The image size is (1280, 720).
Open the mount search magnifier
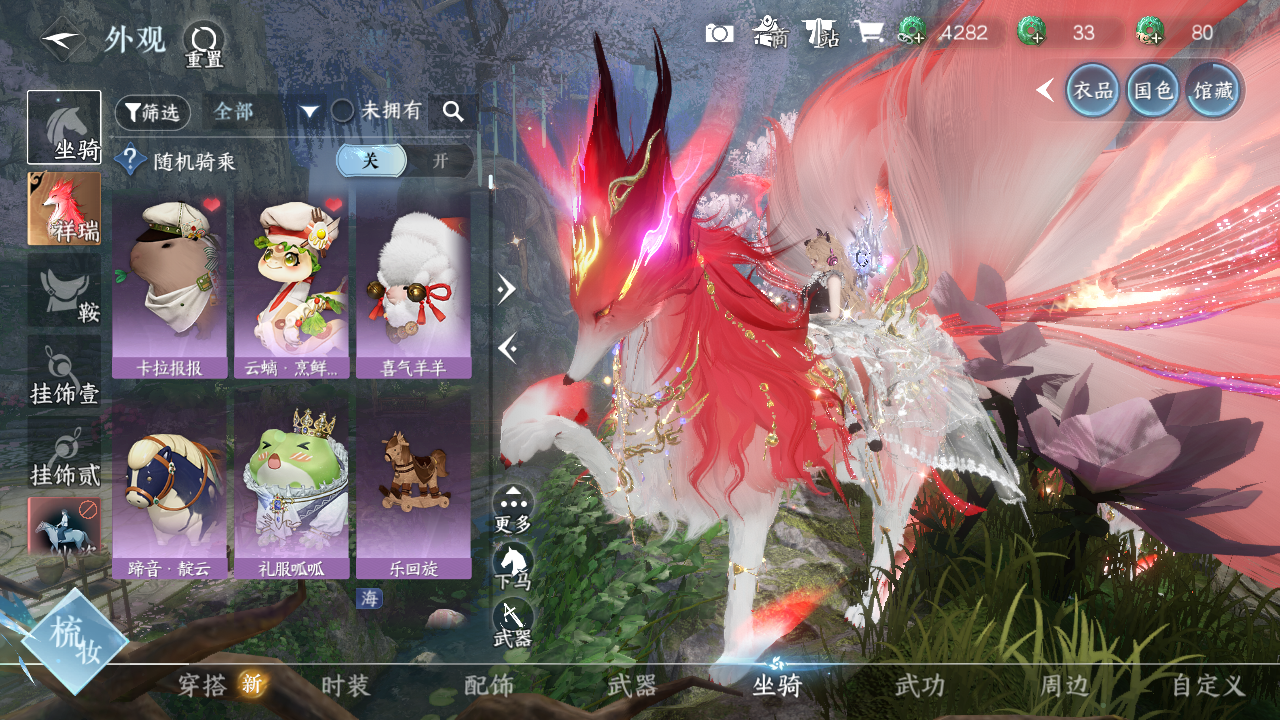(453, 112)
